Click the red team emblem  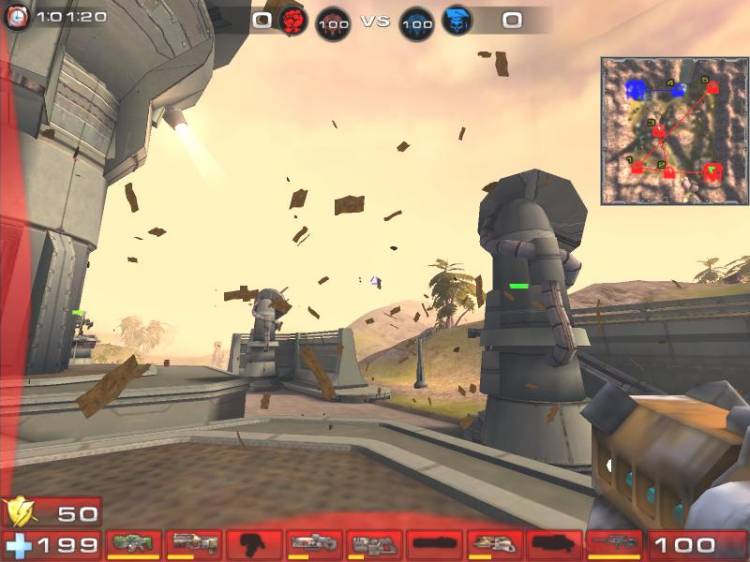coord(292,20)
